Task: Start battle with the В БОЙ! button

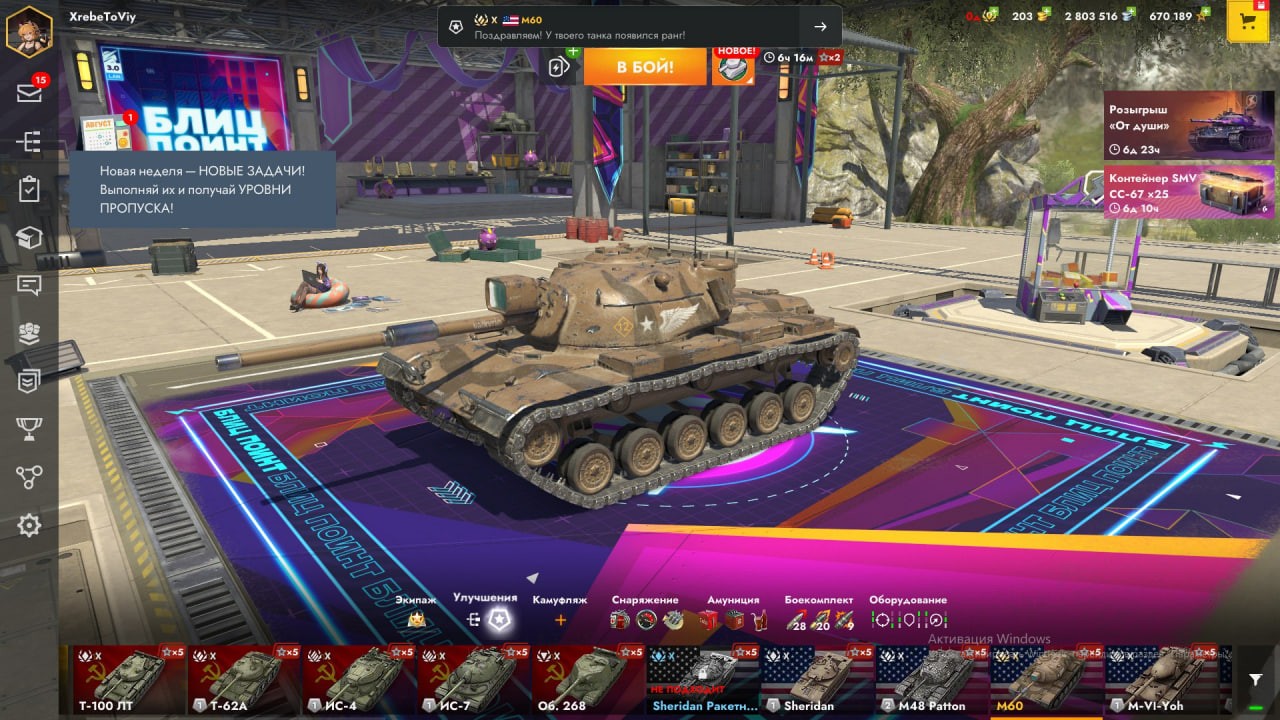Action: pyautogui.click(x=644, y=67)
